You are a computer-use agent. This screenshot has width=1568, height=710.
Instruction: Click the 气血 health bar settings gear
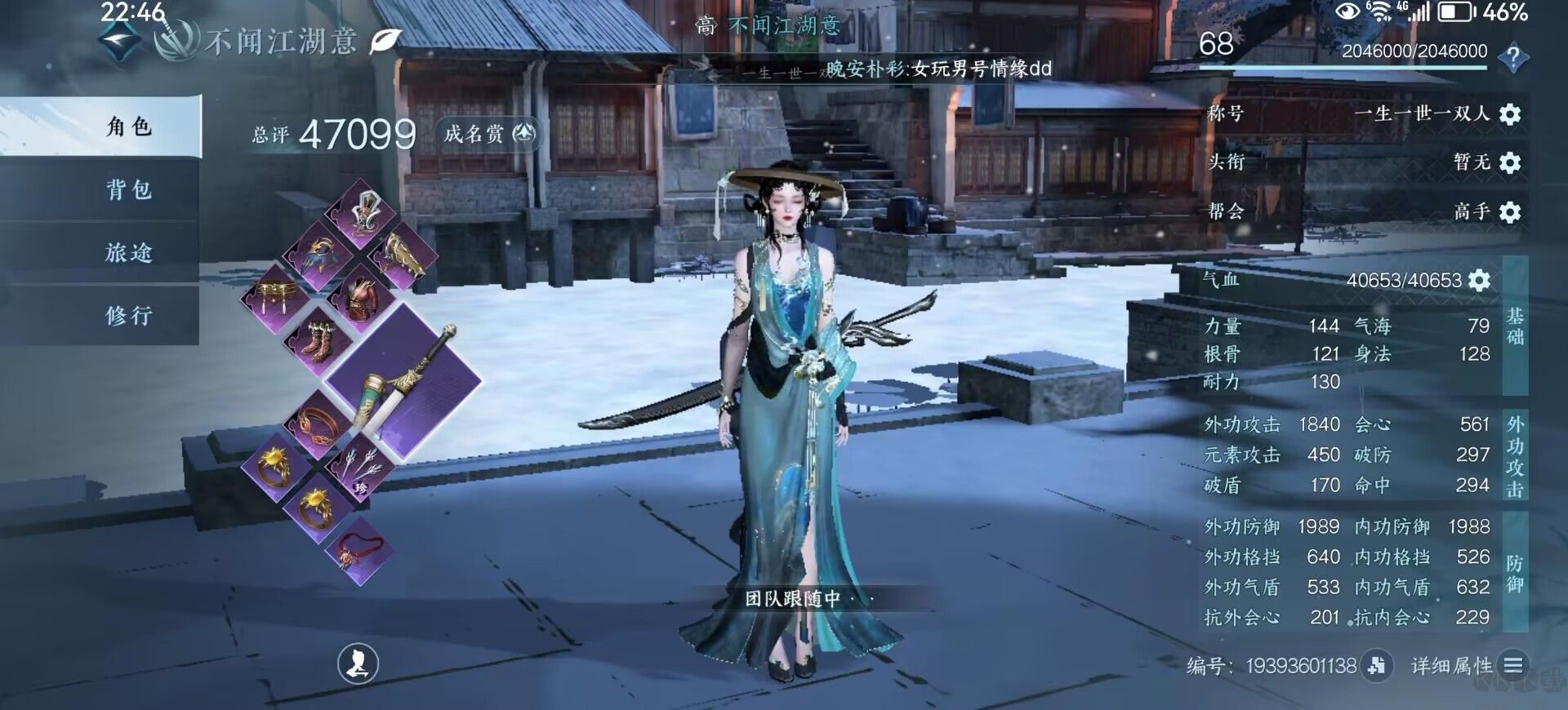(1480, 279)
